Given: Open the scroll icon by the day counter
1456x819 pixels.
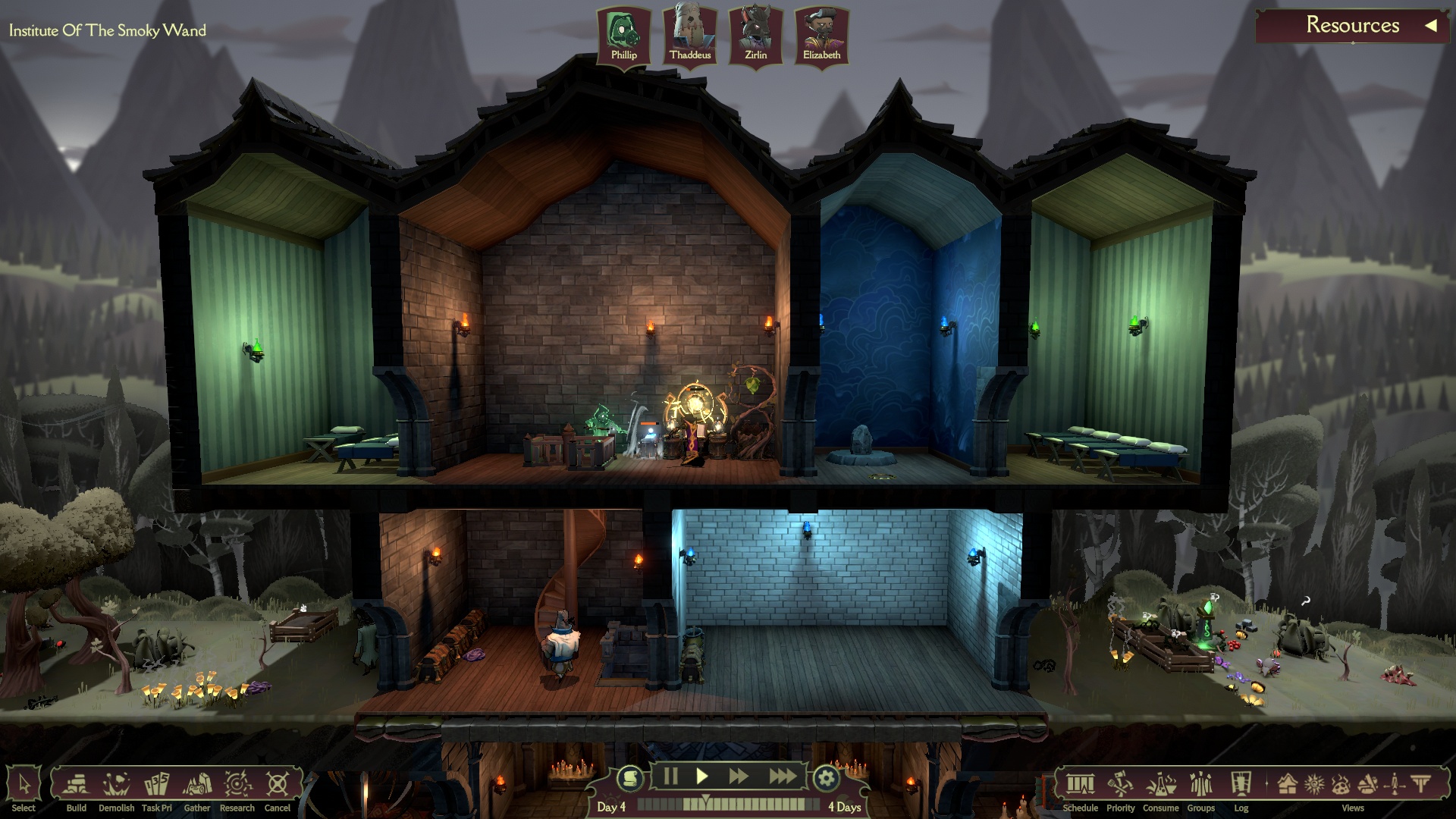Looking at the screenshot, I should coord(629,778).
